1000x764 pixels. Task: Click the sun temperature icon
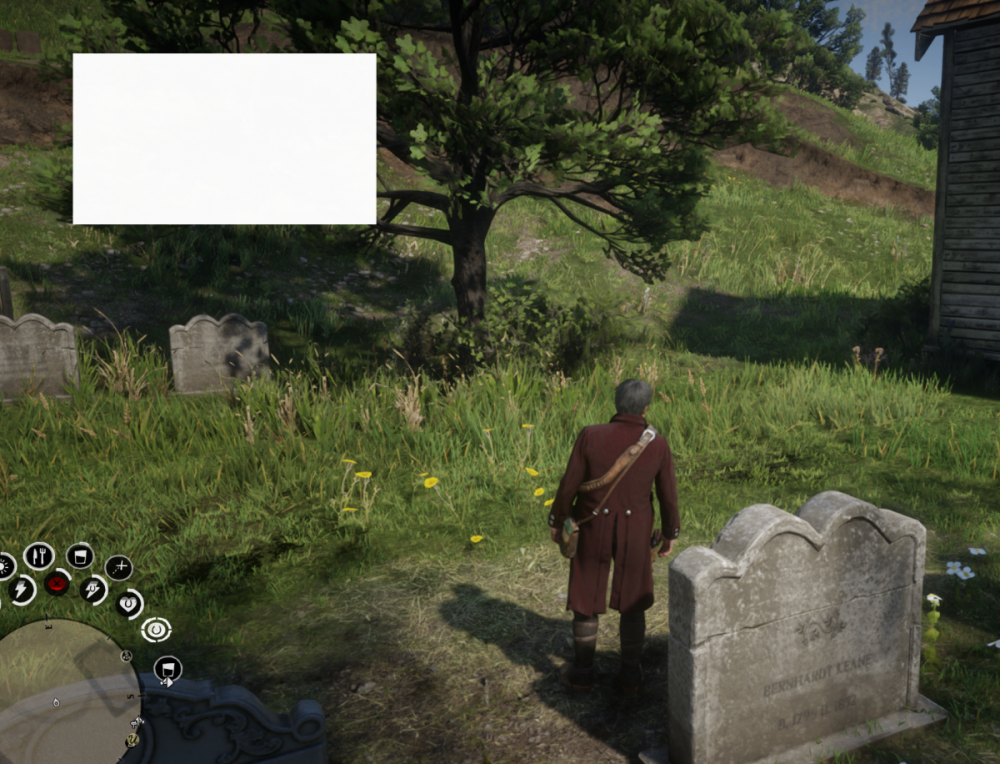pos(4,565)
